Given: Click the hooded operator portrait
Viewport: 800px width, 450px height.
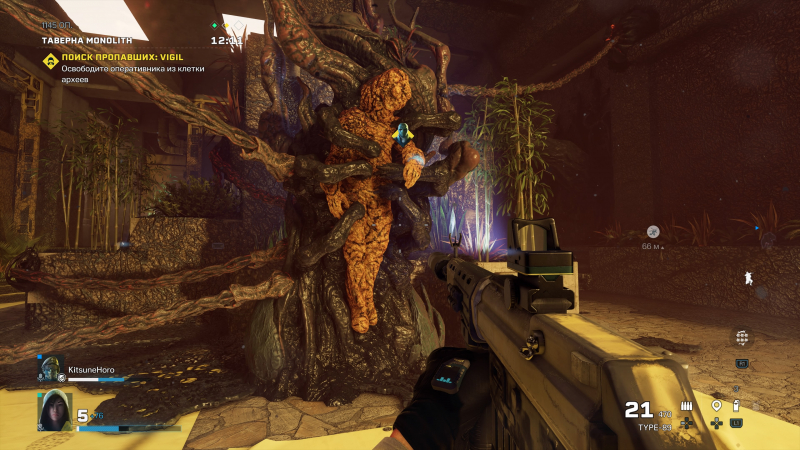Looking at the screenshot, I should (55, 410).
